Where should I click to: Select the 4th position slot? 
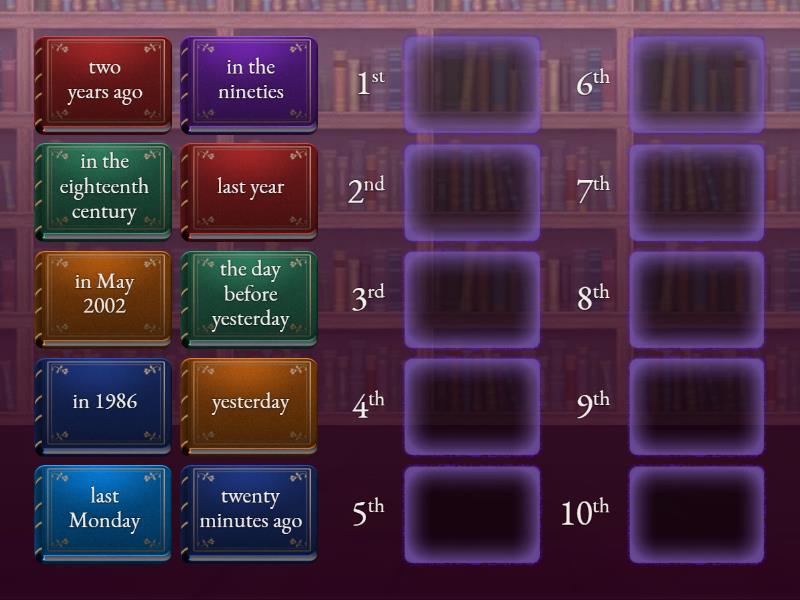click(x=472, y=405)
